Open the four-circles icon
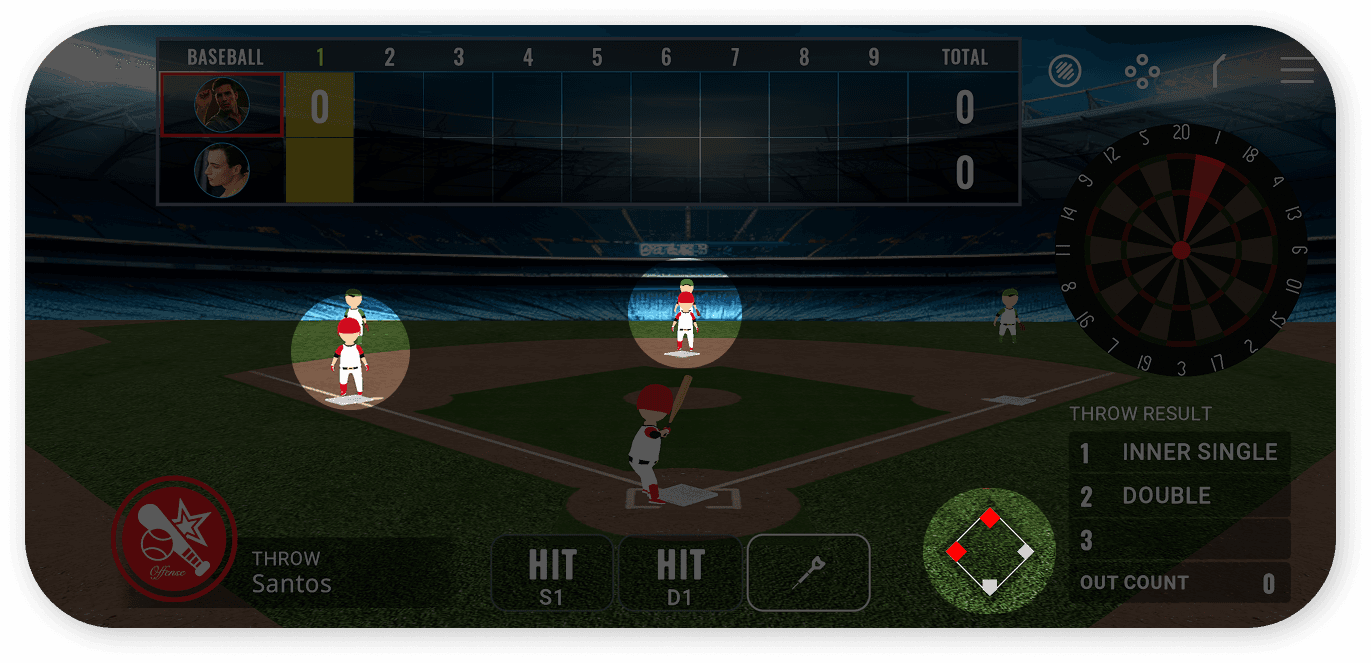This screenshot has width=1371, height=663. (x=1141, y=71)
